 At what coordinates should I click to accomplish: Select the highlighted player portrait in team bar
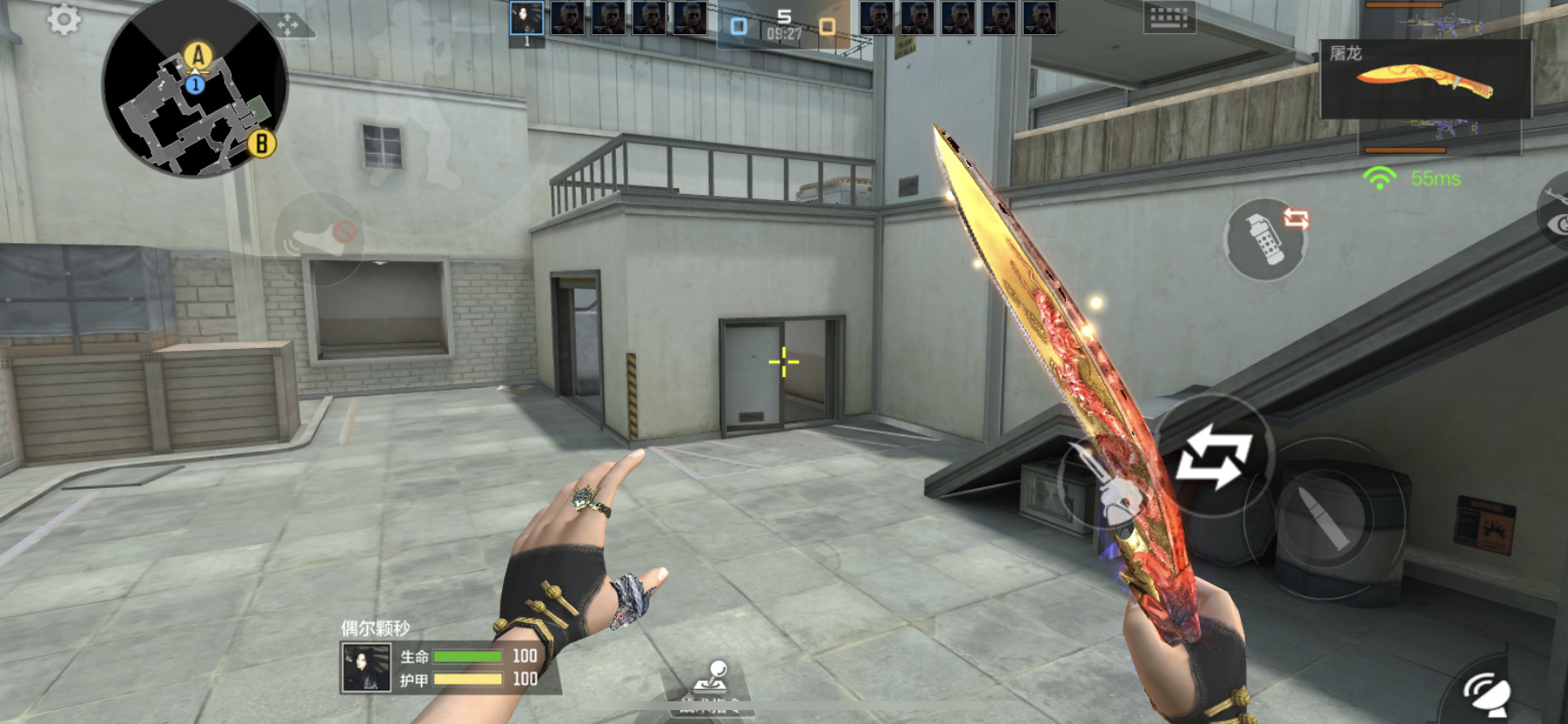(527, 18)
